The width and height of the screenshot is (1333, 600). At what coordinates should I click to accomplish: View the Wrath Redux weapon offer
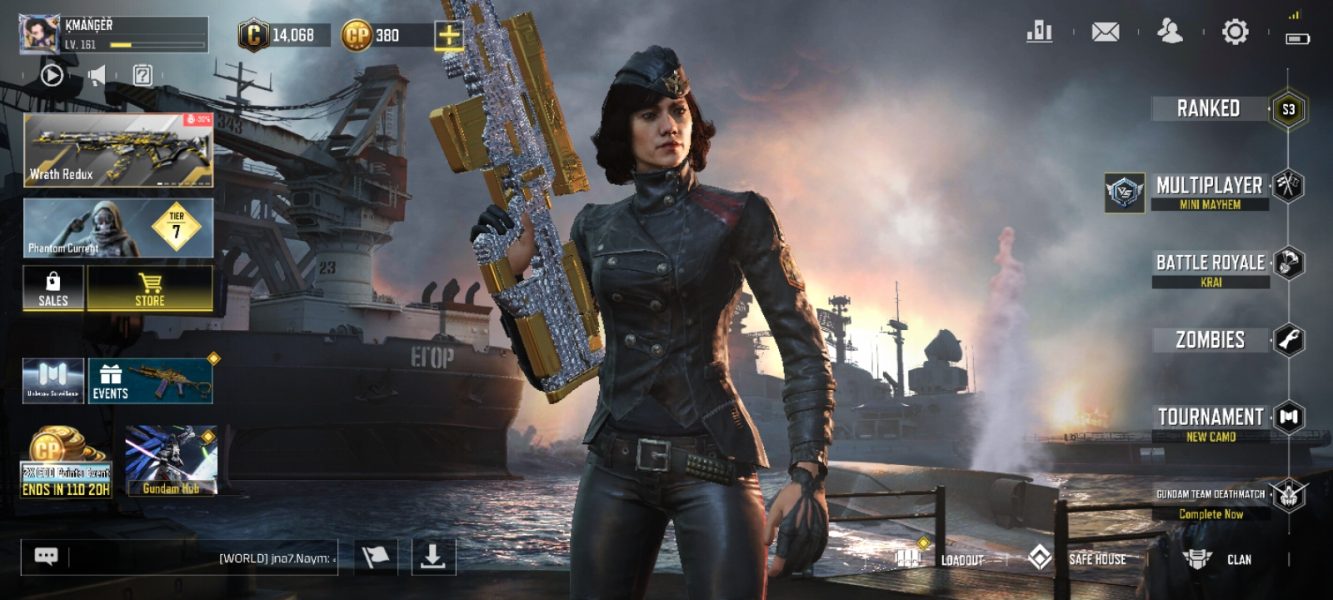tap(118, 150)
